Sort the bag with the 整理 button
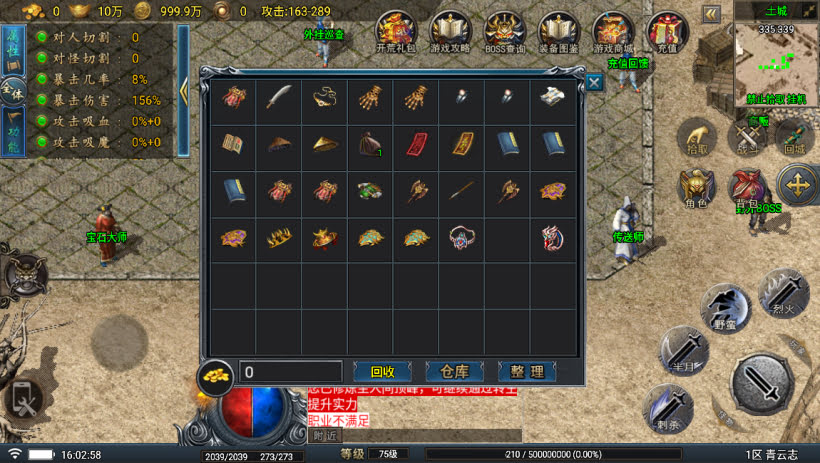The height and width of the screenshot is (463, 820). click(x=526, y=372)
